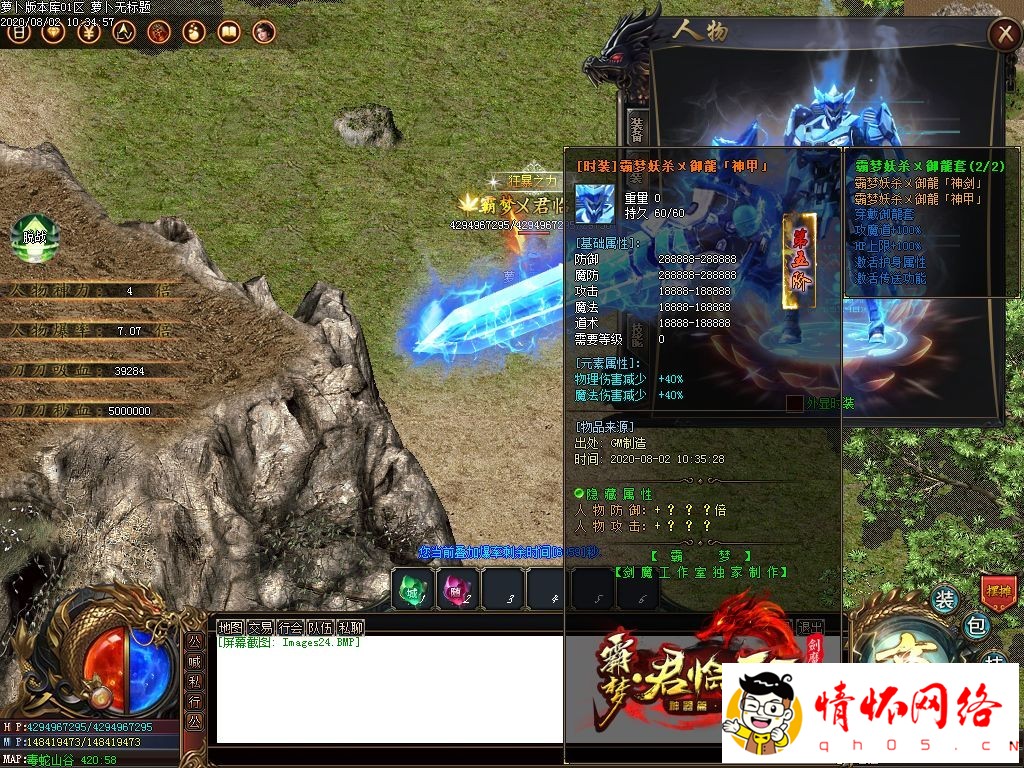Viewport: 1024px width, 768px height.
Task: Click the yen currency icon in top bar
Action: tap(89, 32)
